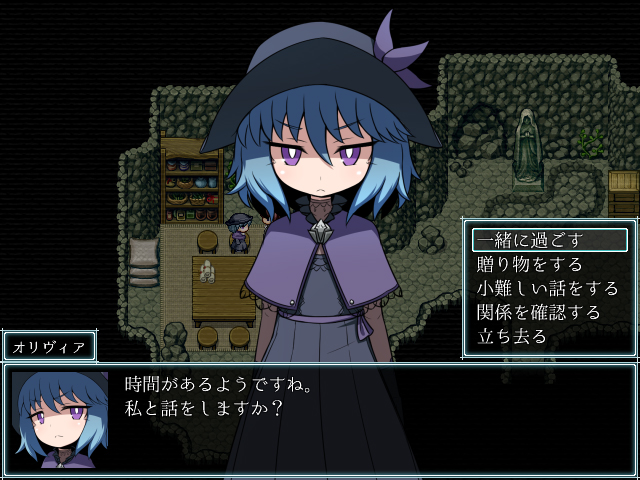Select 贈り物をする from the choices
Image resolution: width=640 pixels, height=480 pixels.
pos(529,264)
